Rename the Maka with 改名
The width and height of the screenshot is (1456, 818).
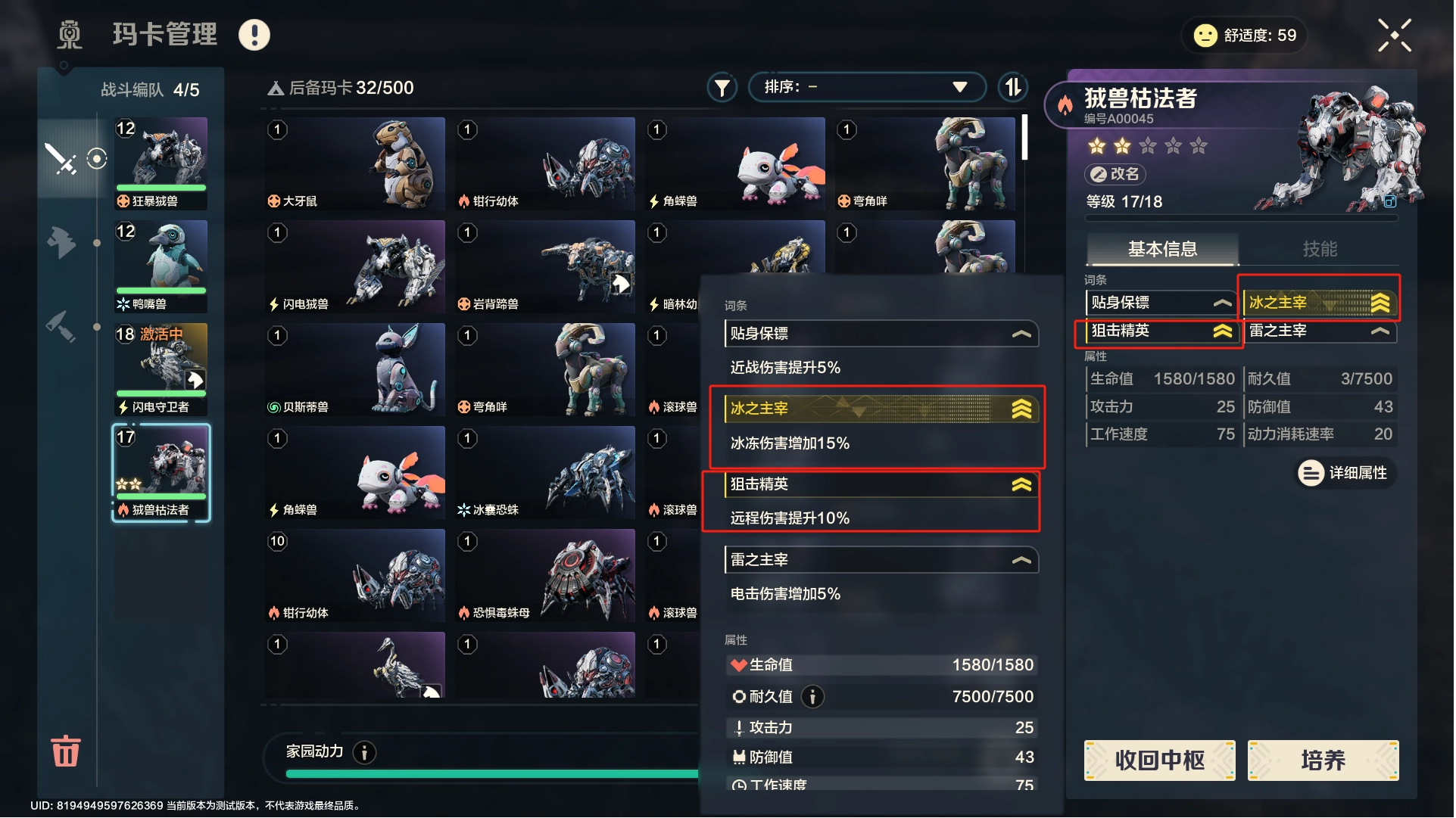point(1115,174)
